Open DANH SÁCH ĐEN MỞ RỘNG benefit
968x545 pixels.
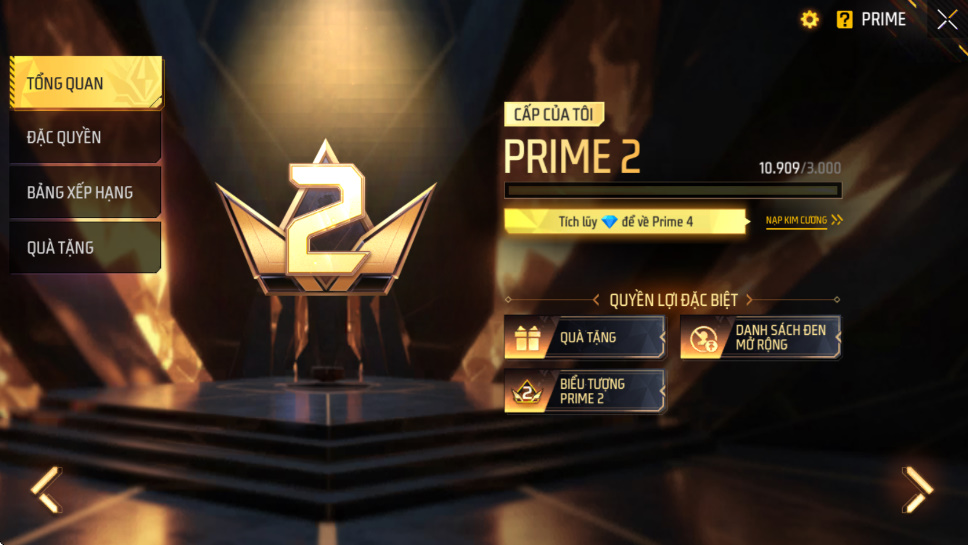click(x=760, y=337)
